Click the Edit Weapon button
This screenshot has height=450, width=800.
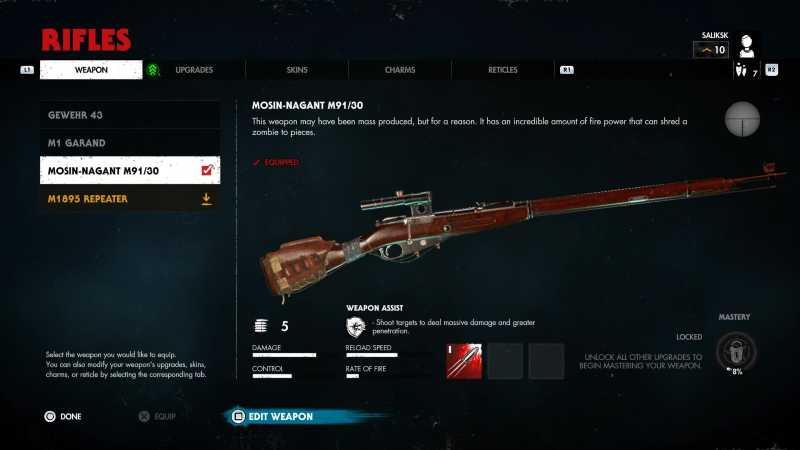(280, 416)
